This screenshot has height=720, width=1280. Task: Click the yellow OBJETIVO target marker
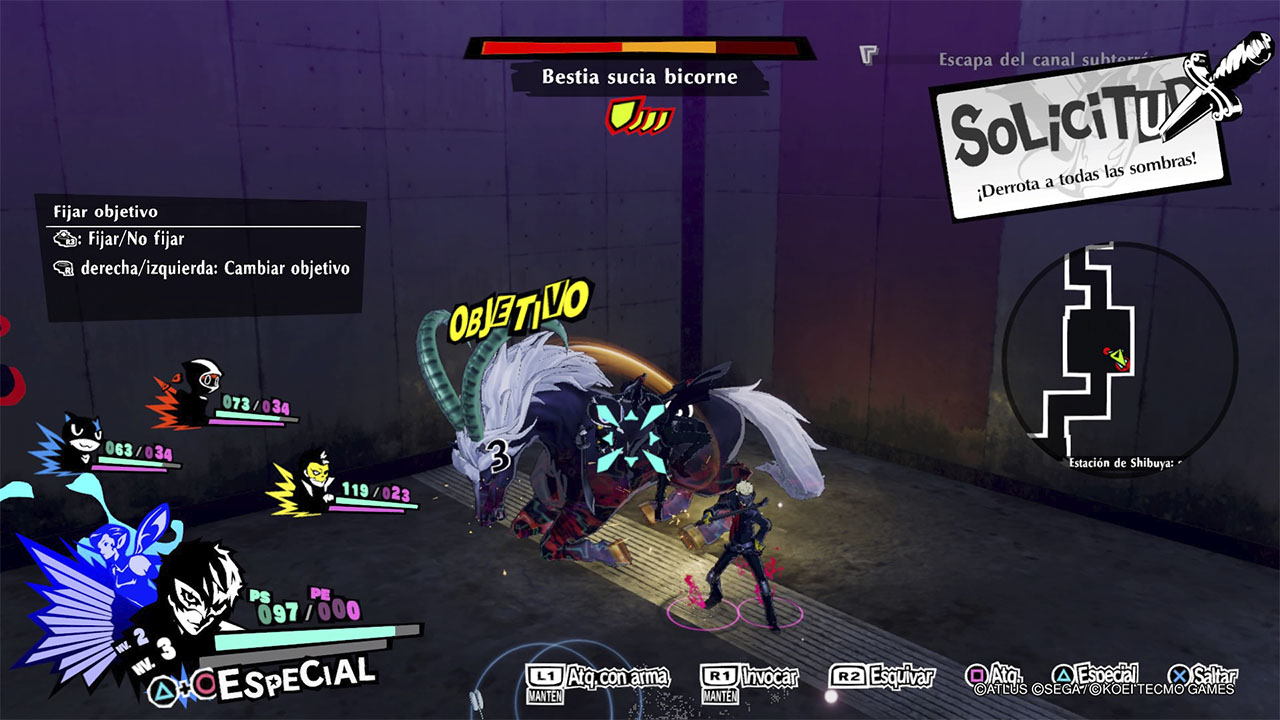(517, 310)
